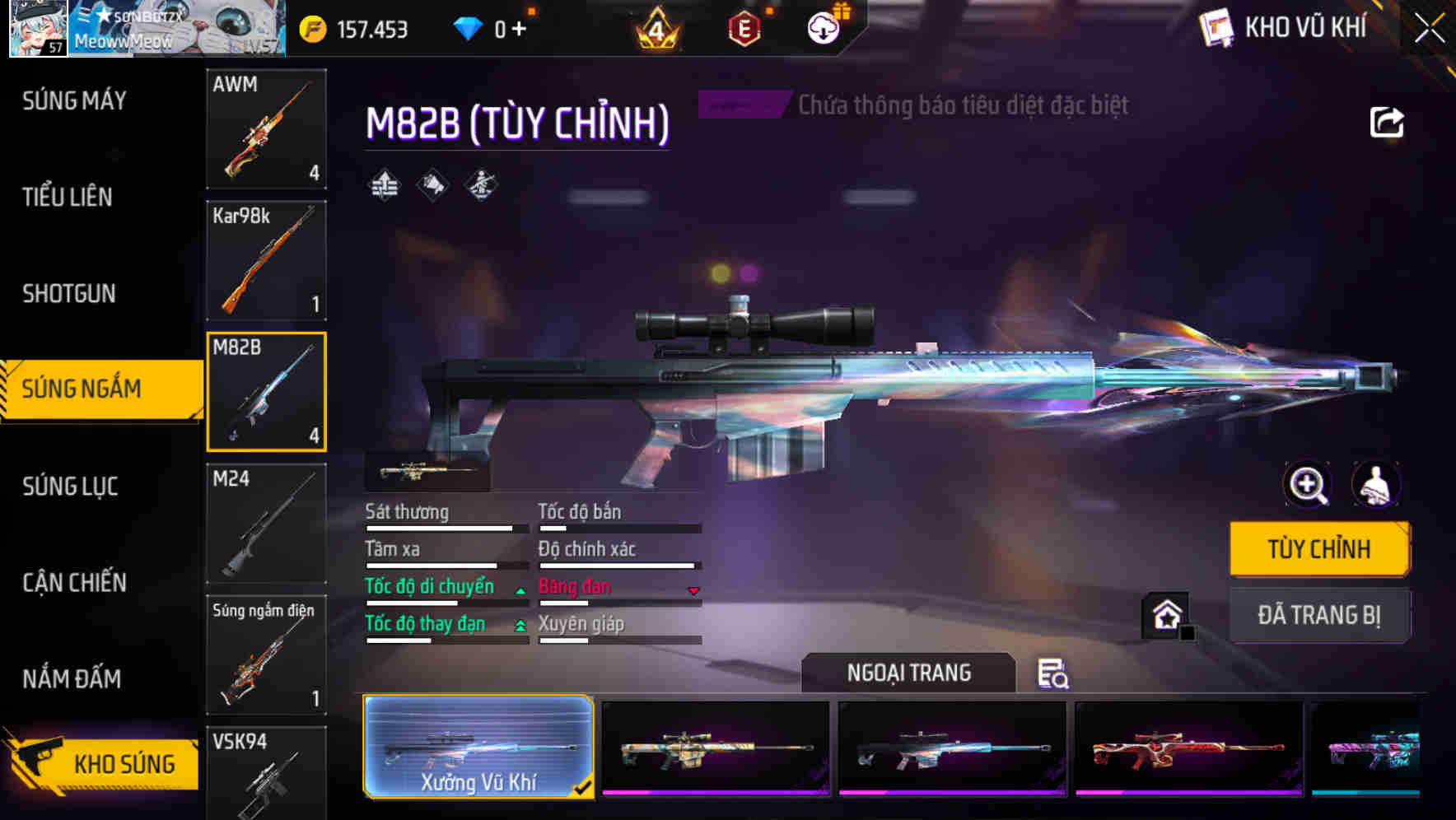Click the ĐÃ TRANG BỊ button

pyautogui.click(x=1319, y=616)
